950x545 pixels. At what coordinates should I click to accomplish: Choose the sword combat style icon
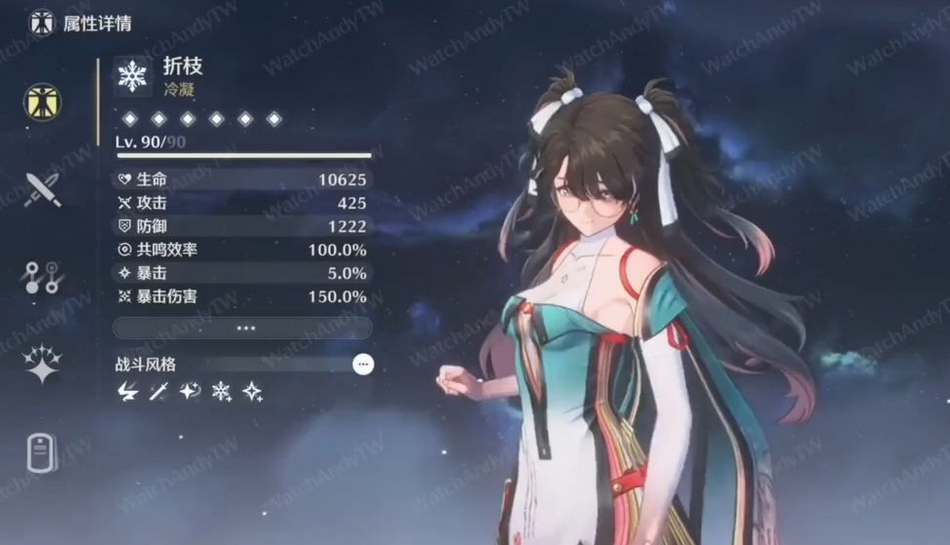coord(158,392)
